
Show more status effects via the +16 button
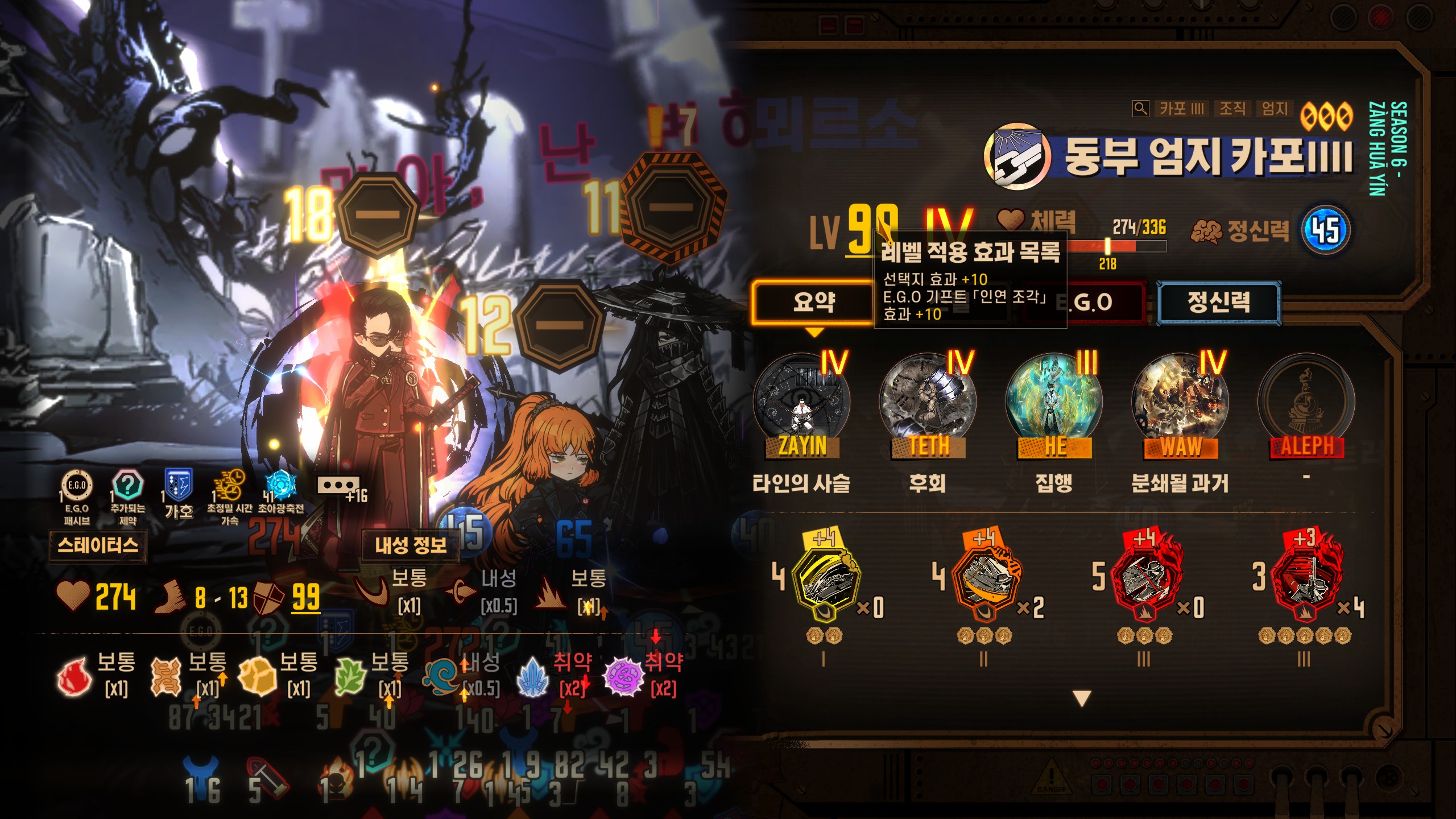pyautogui.click(x=340, y=487)
